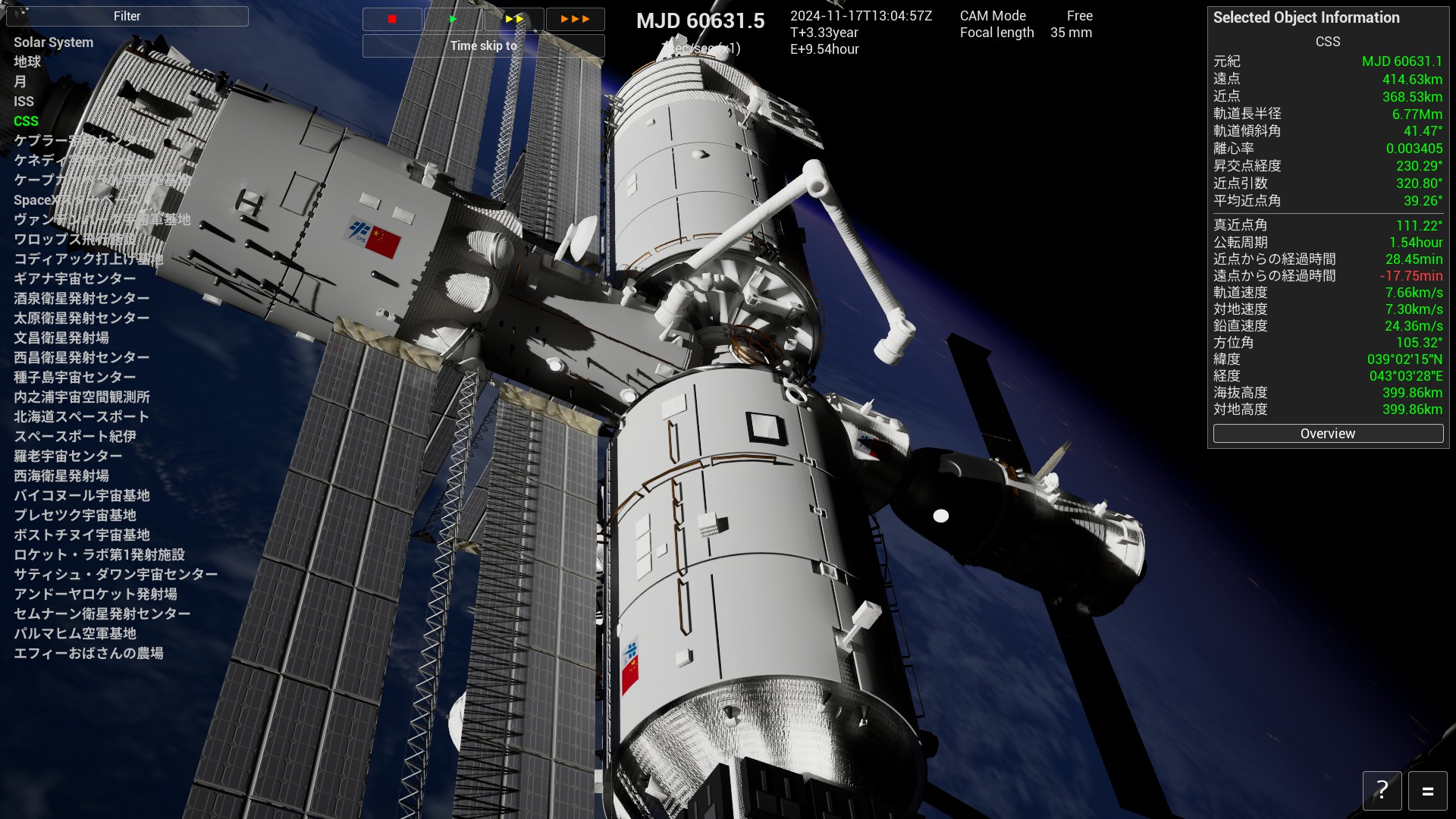
Task: Select the highlighted CSS entry
Action: (26, 121)
